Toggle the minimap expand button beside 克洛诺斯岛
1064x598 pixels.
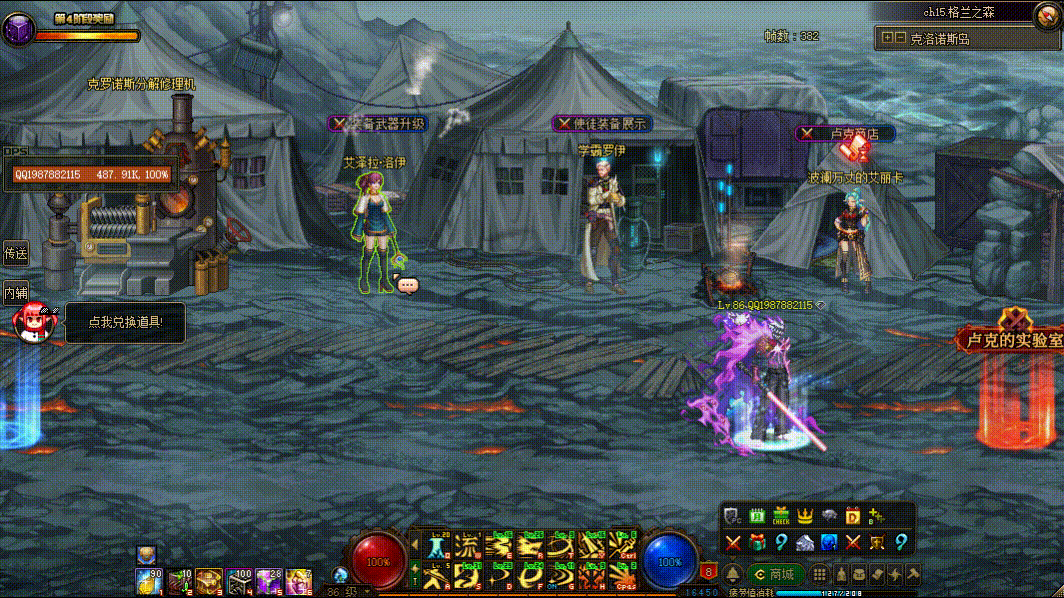point(886,38)
